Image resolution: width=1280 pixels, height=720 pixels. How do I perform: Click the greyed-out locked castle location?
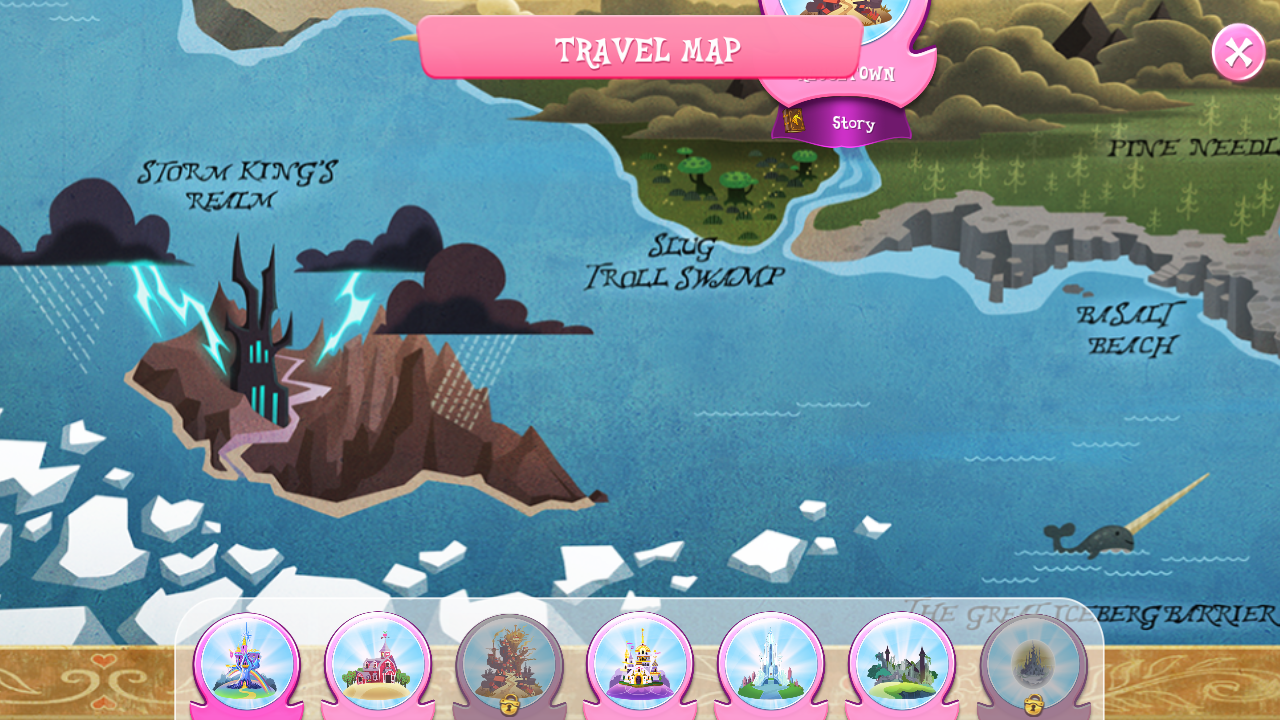1035,660
